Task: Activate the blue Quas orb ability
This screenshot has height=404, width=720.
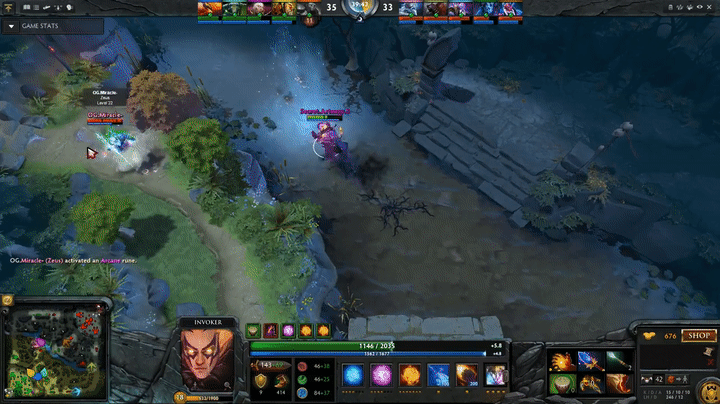Action: pyautogui.click(x=353, y=375)
